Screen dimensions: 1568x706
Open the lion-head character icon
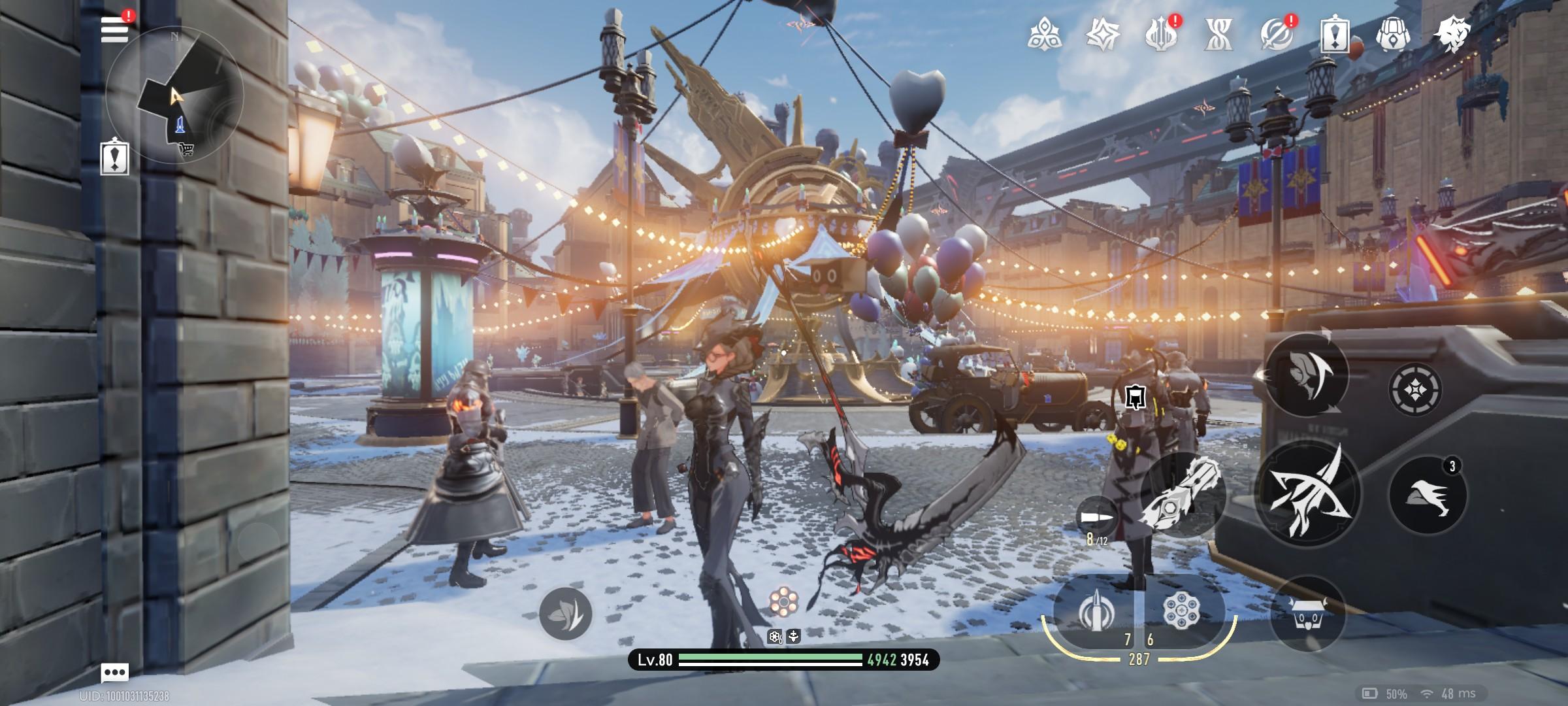click(1452, 34)
